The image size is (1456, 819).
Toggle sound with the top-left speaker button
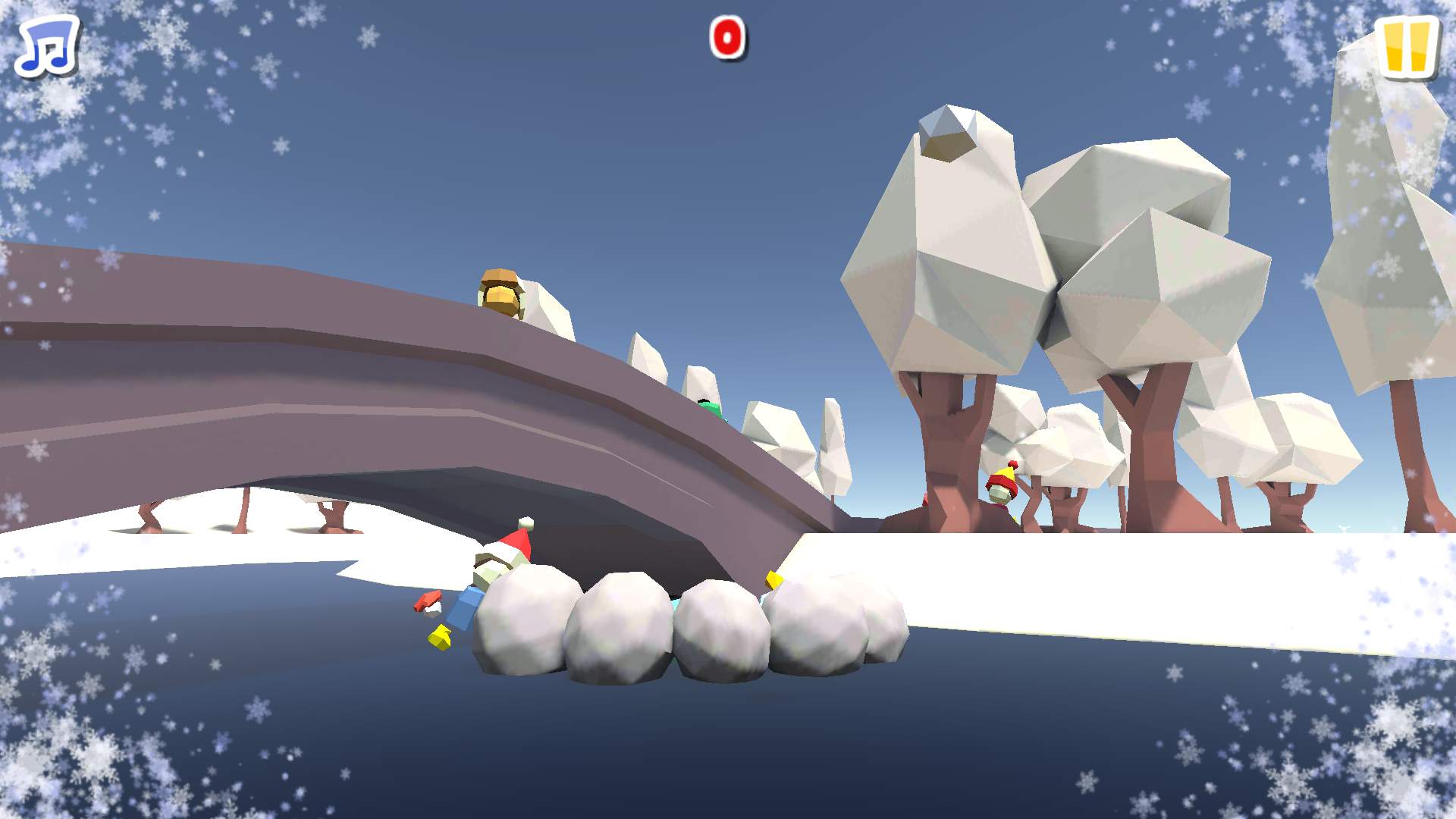tap(47, 47)
